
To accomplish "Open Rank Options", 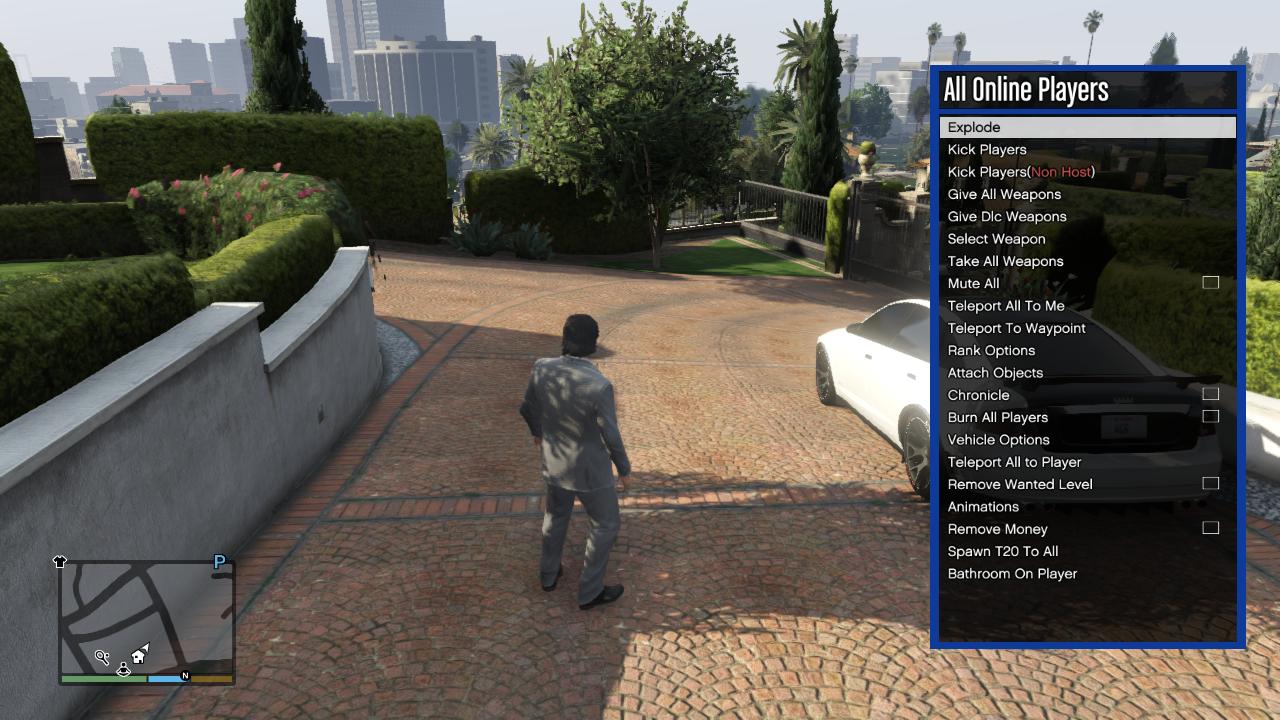I will tap(991, 350).
